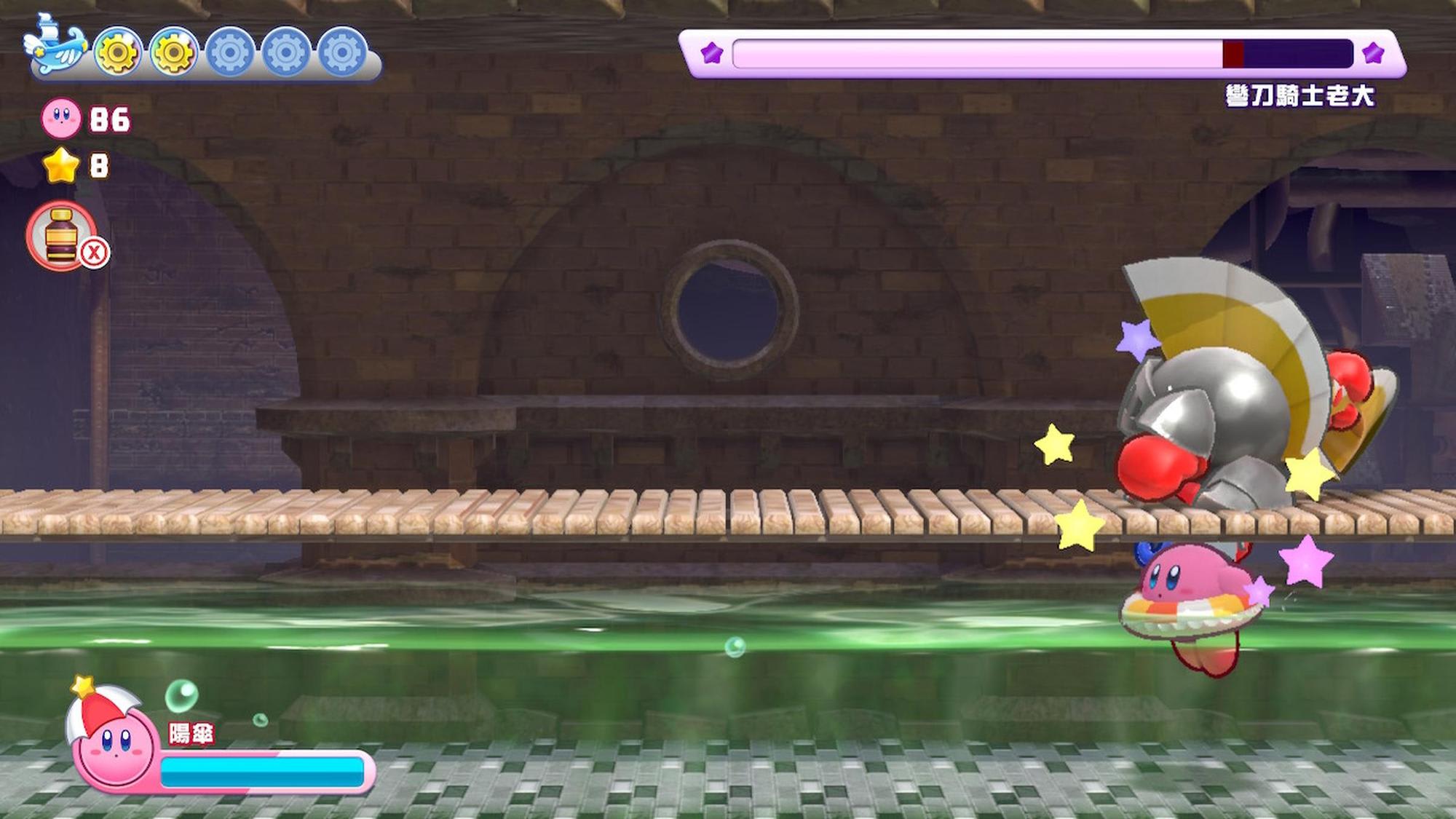Expand the boss health bar panel

pos(1041,51)
